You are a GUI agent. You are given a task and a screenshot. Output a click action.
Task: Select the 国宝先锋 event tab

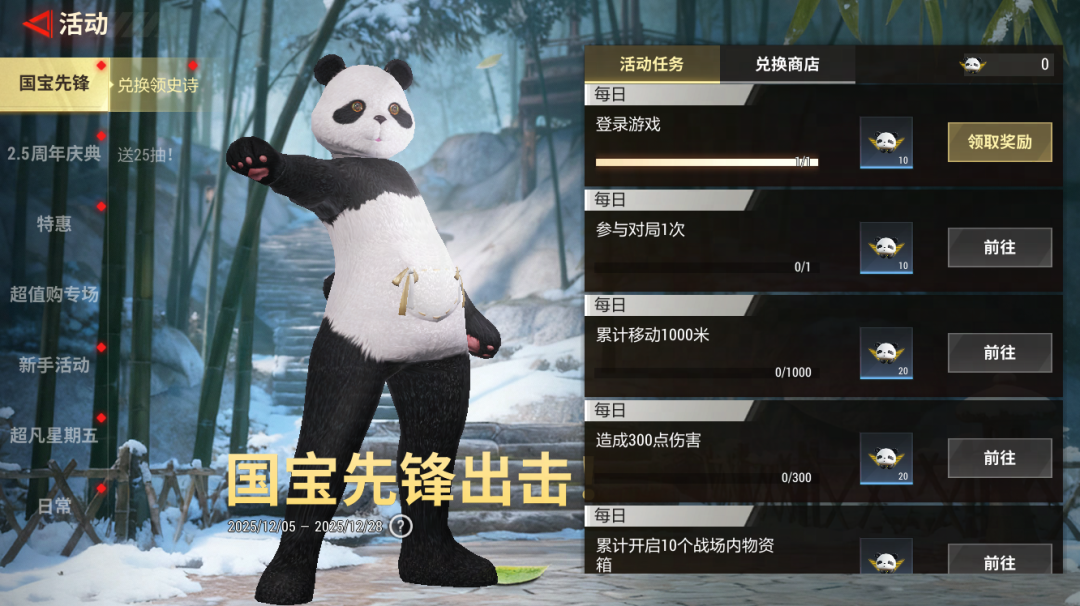pos(54,83)
